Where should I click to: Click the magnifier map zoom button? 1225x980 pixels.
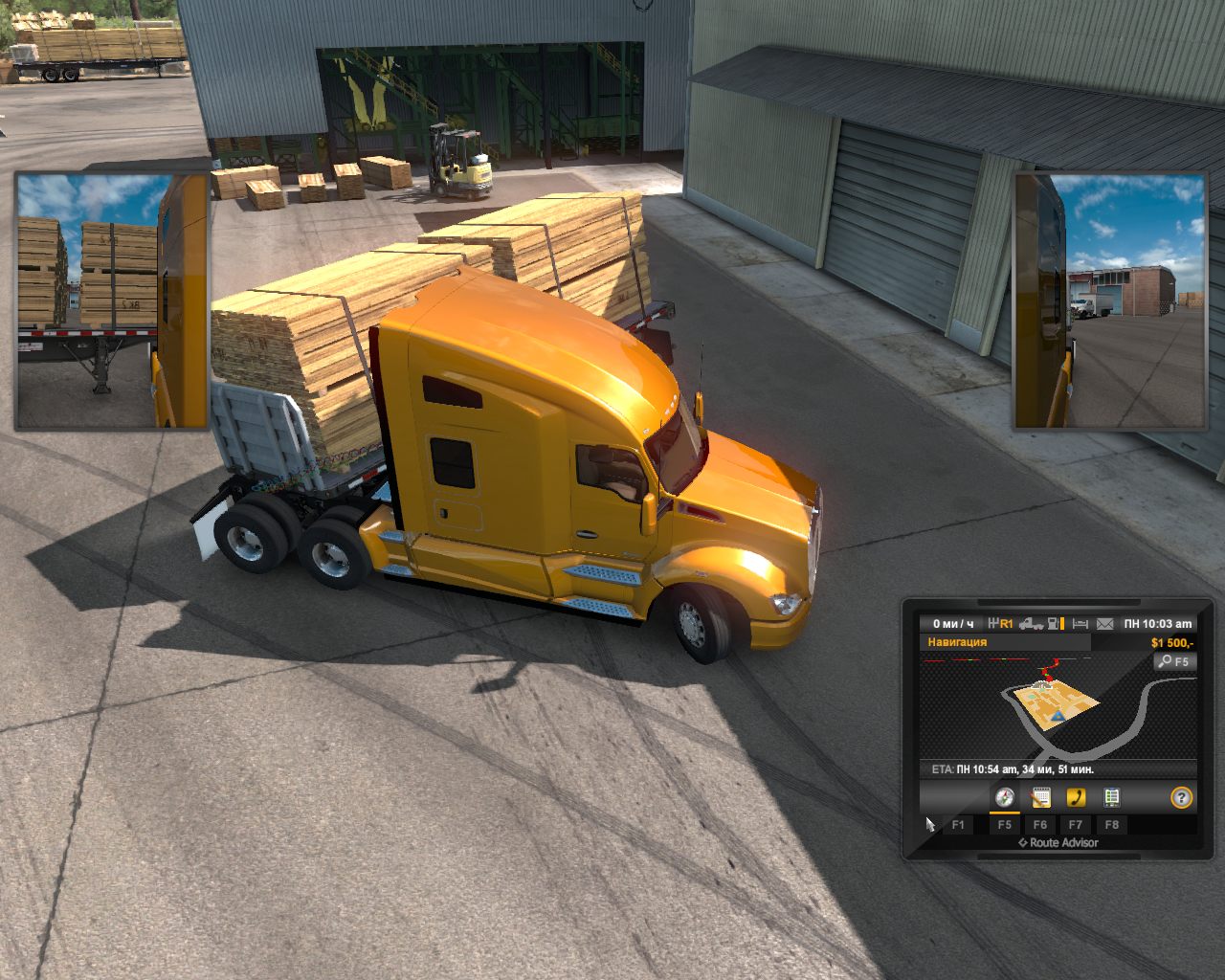tap(1173, 661)
